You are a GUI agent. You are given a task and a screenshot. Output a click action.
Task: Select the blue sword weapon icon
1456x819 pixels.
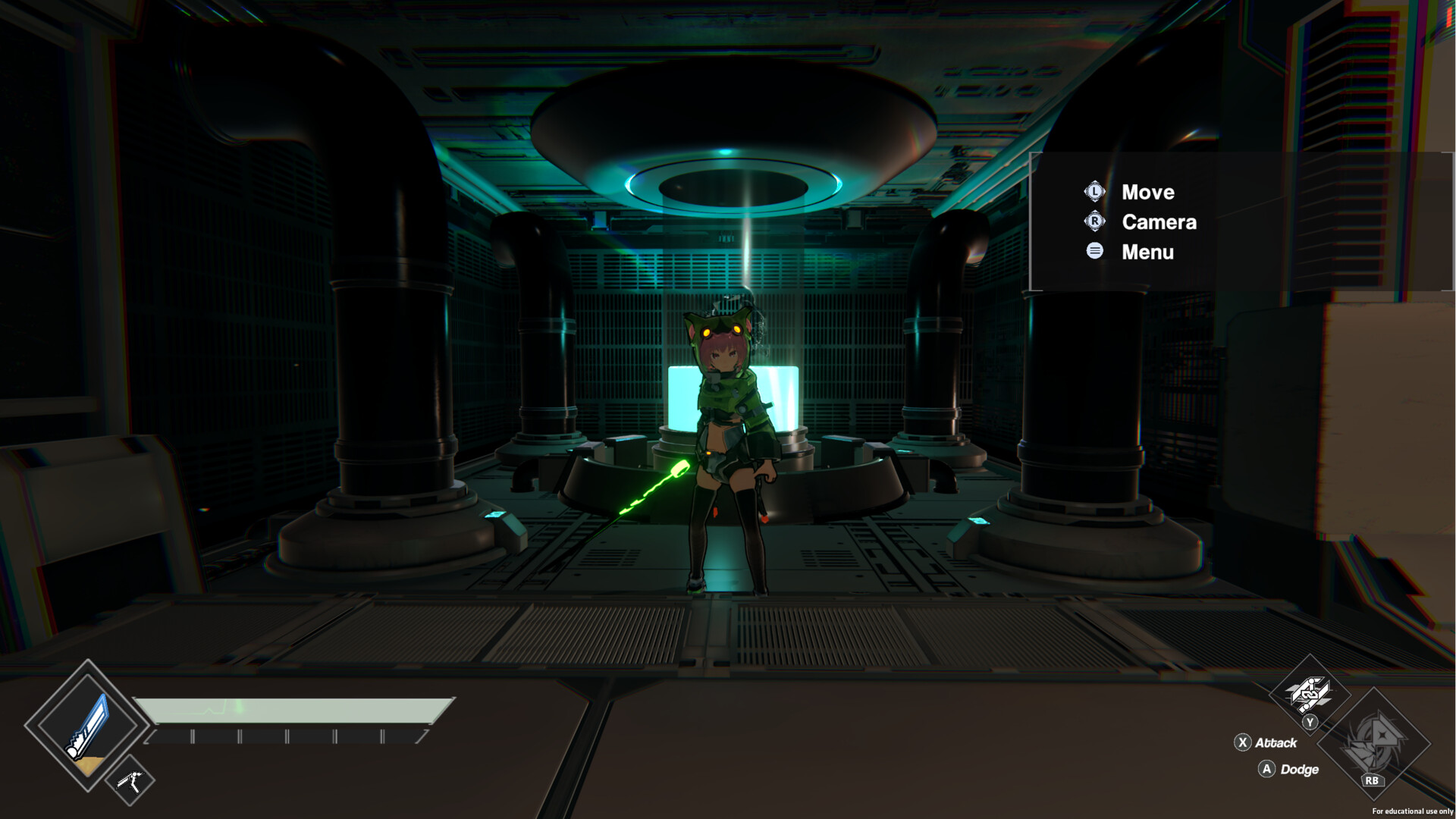pos(87,726)
